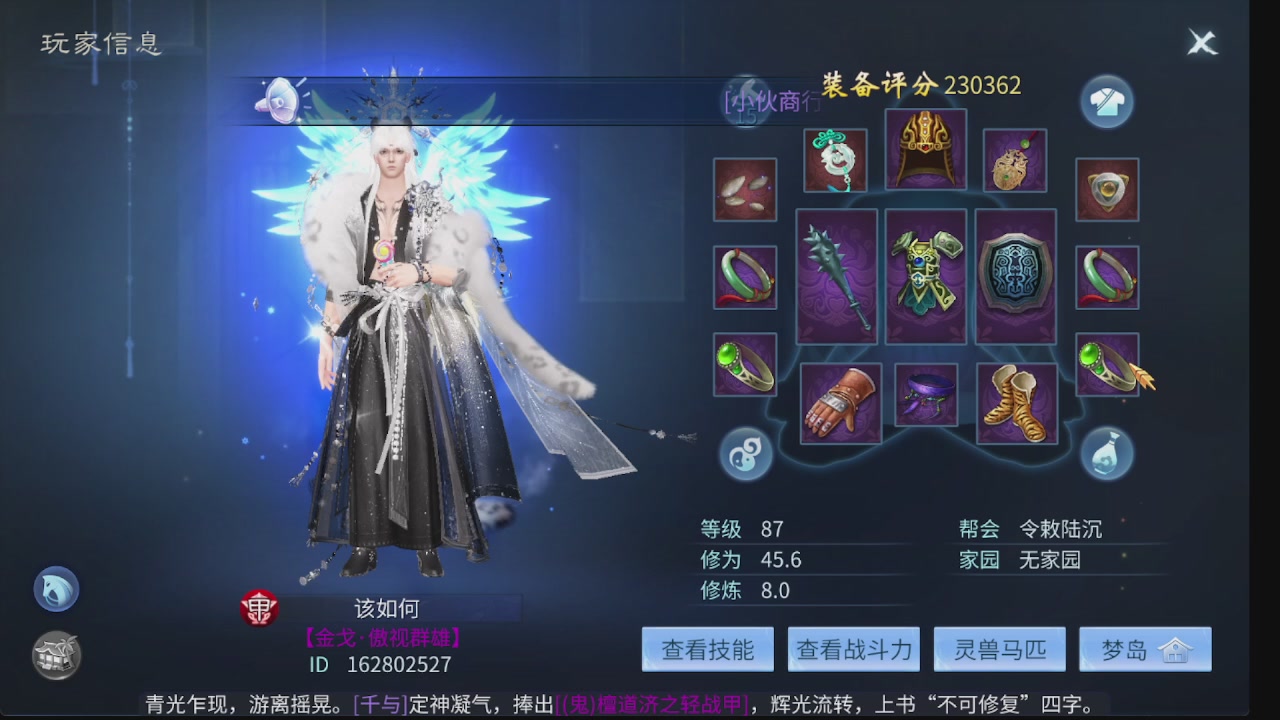Open 灵兽马匹 panel
This screenshot has width=1280, height=720.
click(1000, 649)
